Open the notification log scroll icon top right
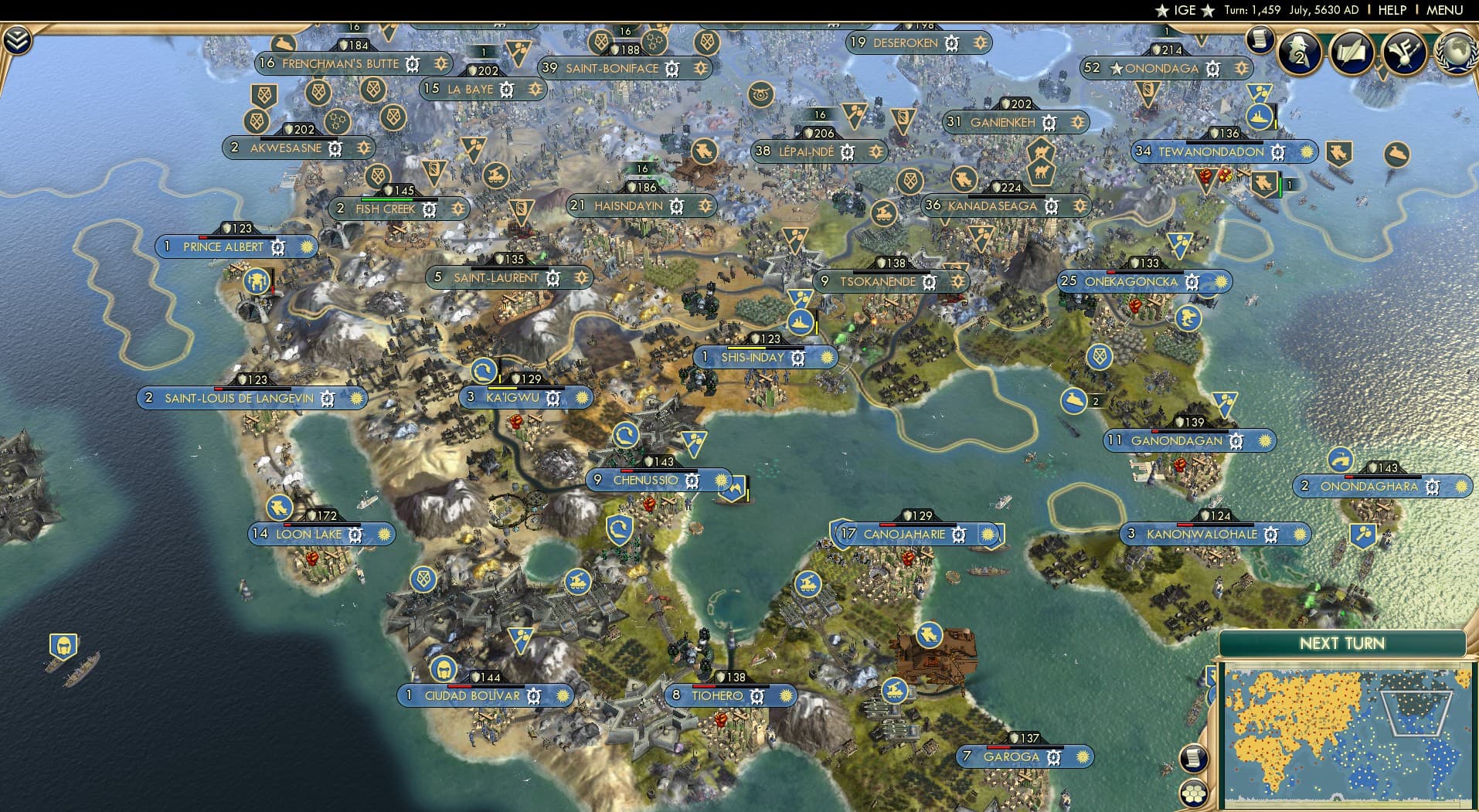Viewport: 1479px width, 812px height. tap(1259, 40)
